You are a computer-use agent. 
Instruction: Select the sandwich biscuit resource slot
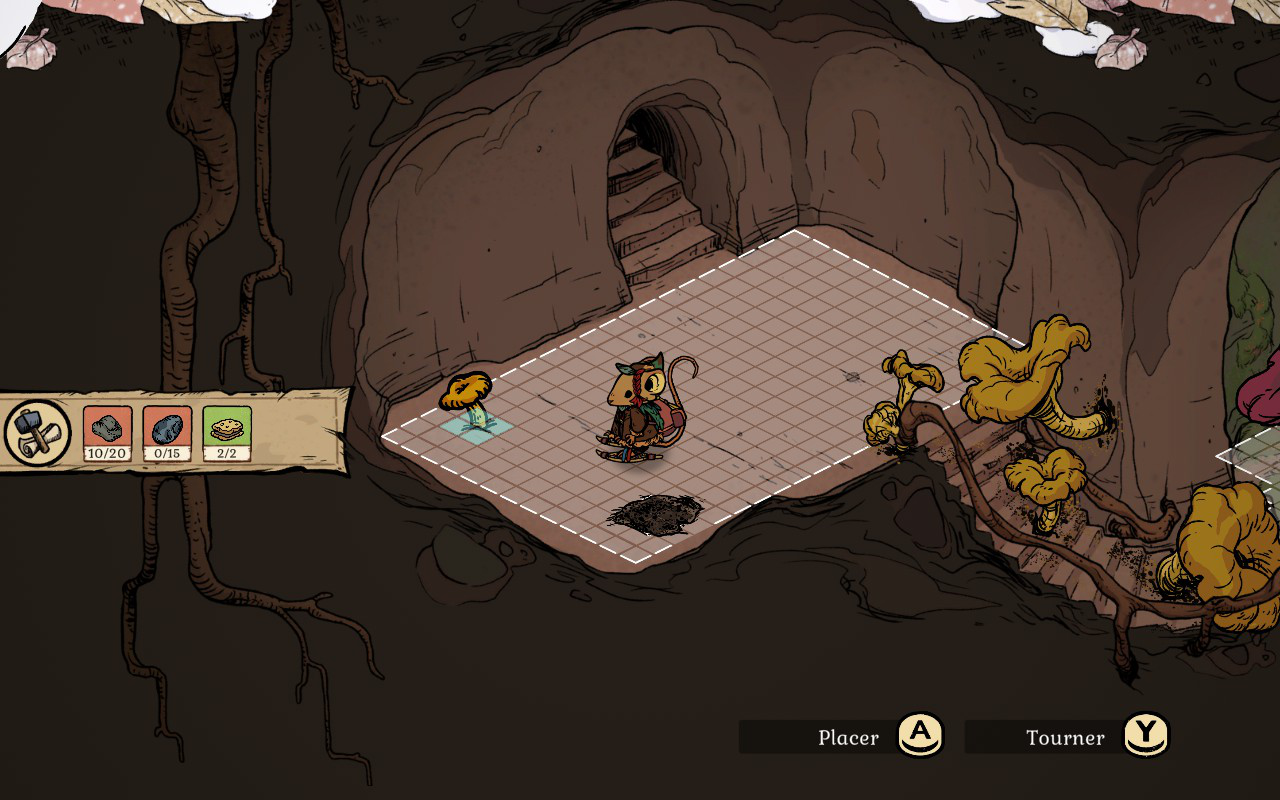[x=227, y=433]
